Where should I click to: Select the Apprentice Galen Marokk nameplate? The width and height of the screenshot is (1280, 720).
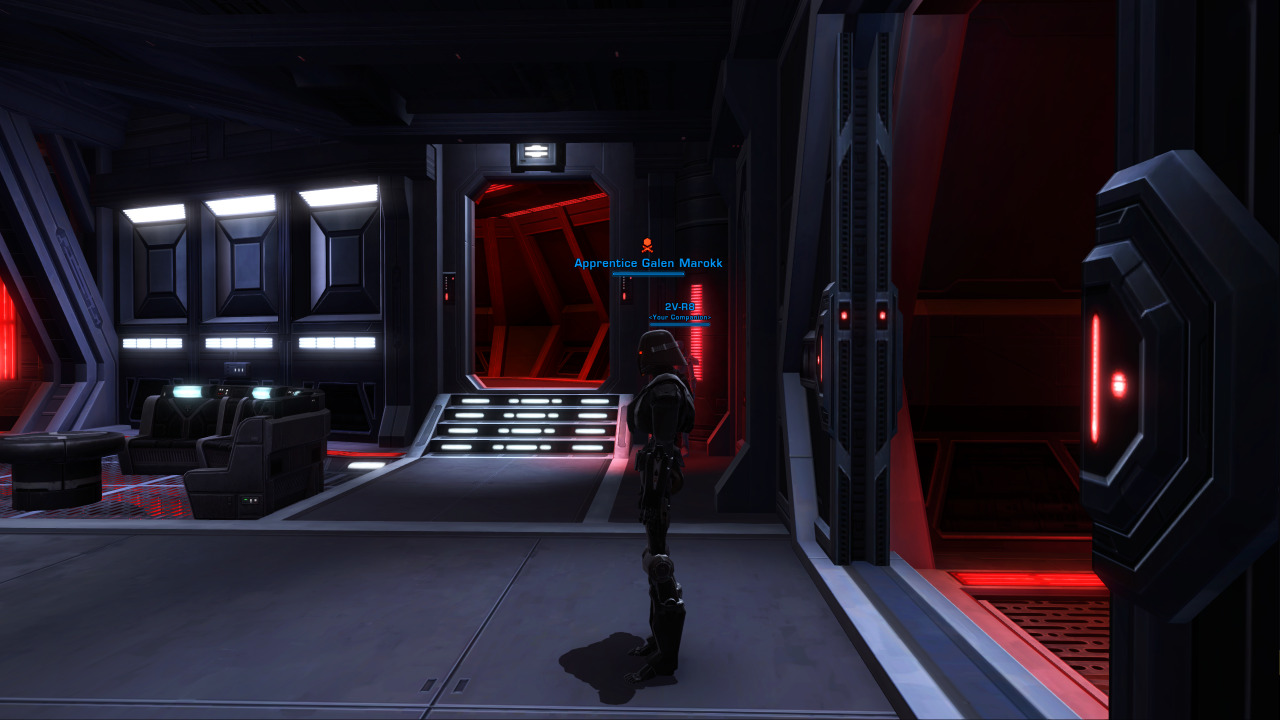click(x=648, y=263)
